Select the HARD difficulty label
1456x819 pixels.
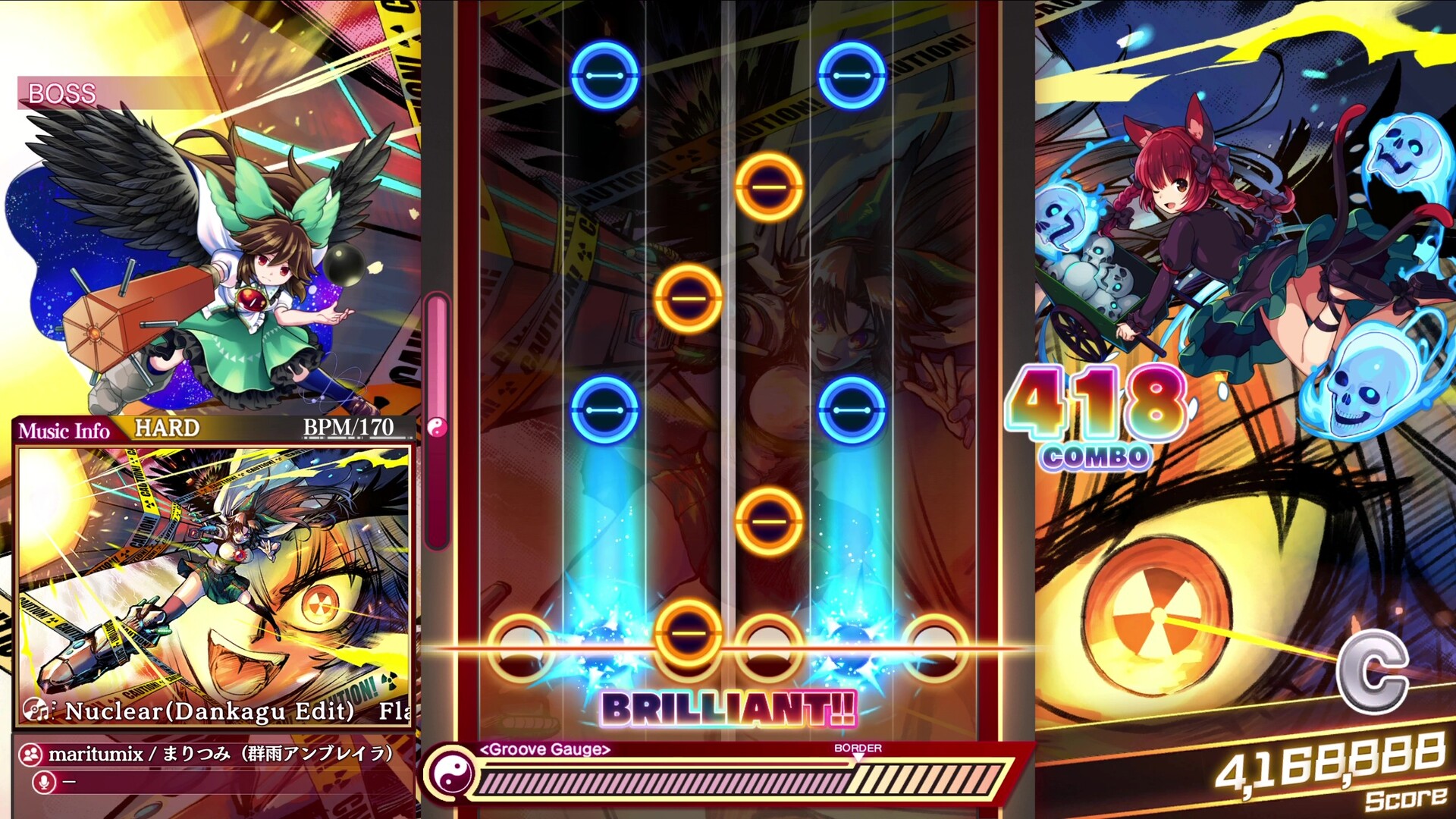pyautogui.click(x=168, y=428)
